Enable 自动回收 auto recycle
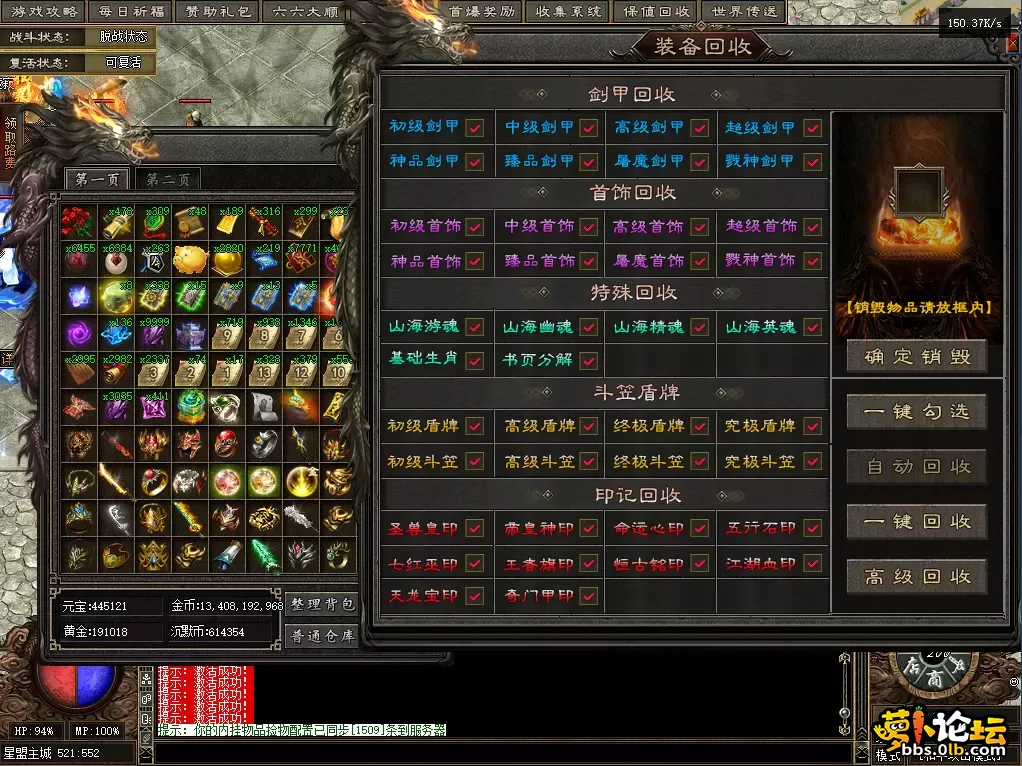 tap(917, 466)
